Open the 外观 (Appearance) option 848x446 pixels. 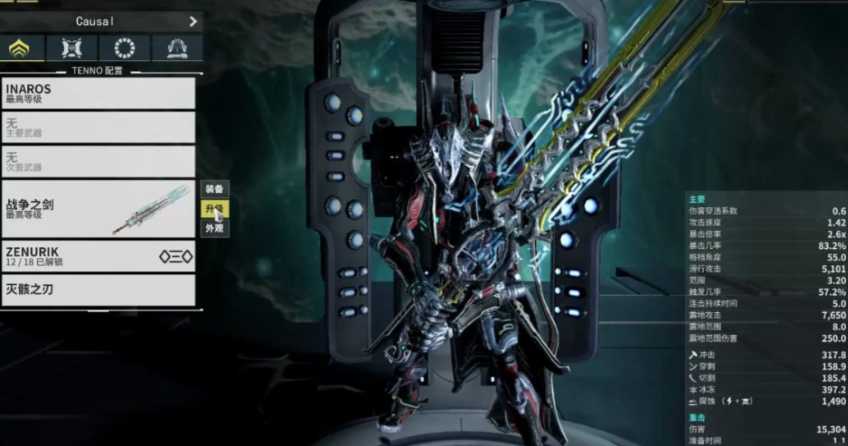(215, 228)
